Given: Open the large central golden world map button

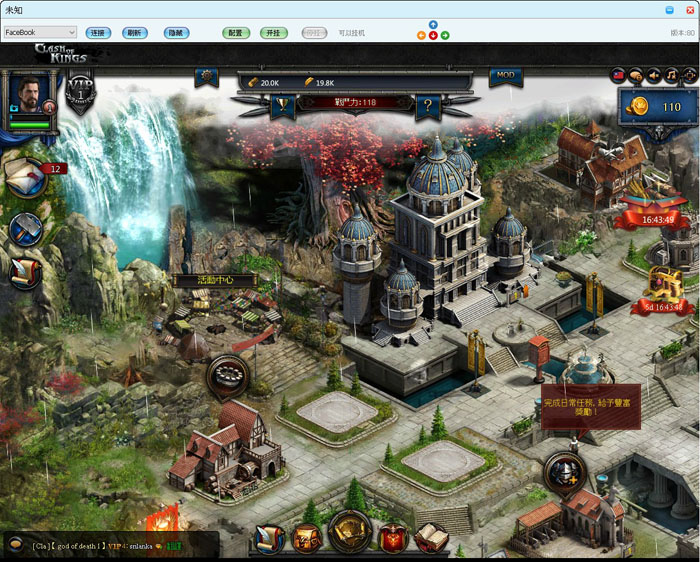Looking at the screenshot, I should click(x=350, y=532).
